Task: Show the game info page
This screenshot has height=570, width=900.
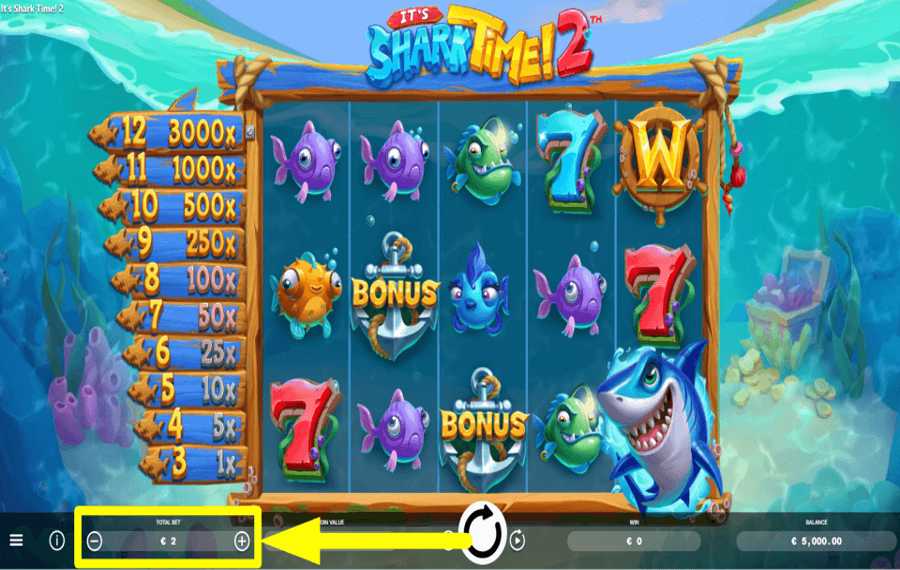Action: 57,540
